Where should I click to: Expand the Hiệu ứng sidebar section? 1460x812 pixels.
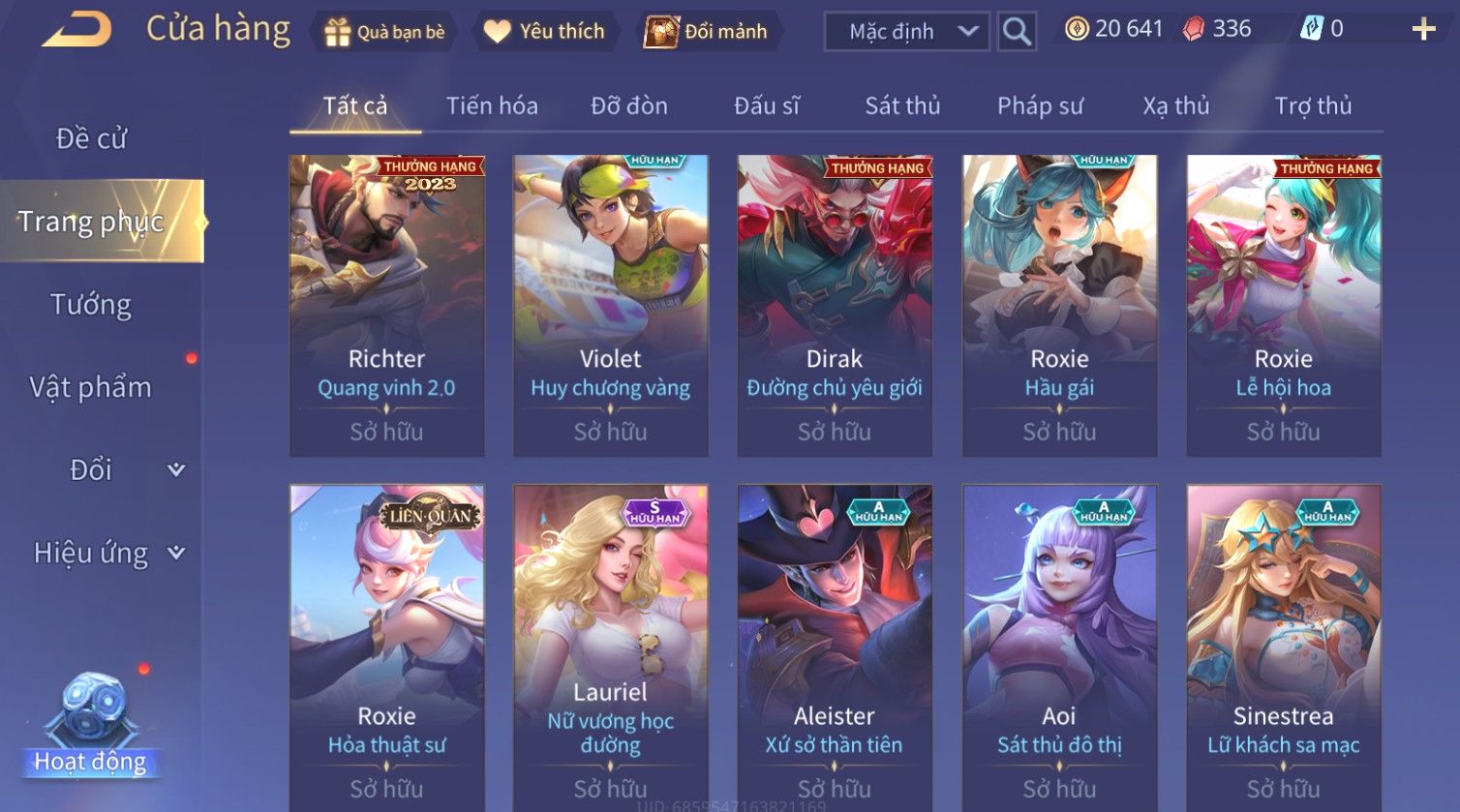(x=106, y=553)
